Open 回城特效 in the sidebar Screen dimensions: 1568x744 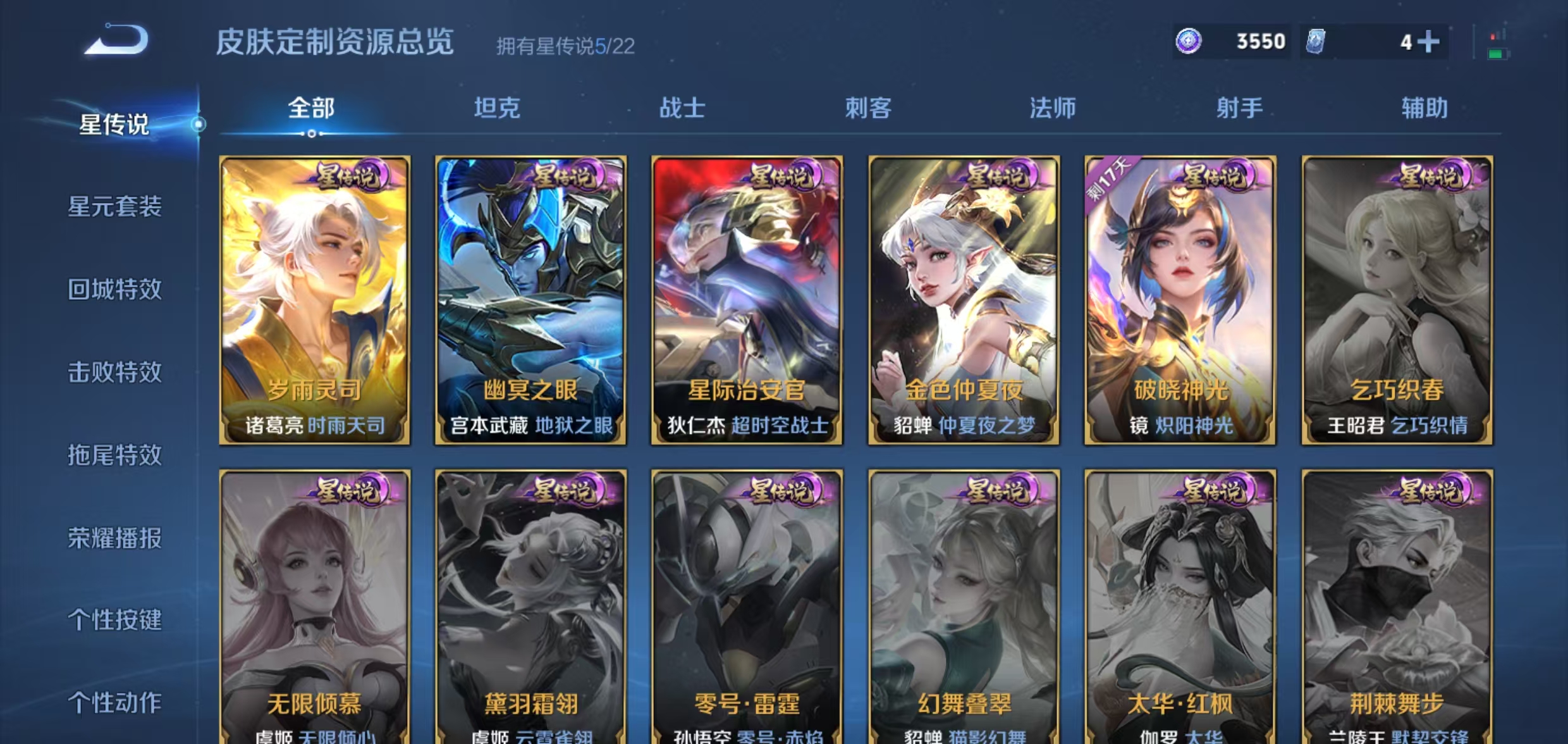(x=114, y=290)
